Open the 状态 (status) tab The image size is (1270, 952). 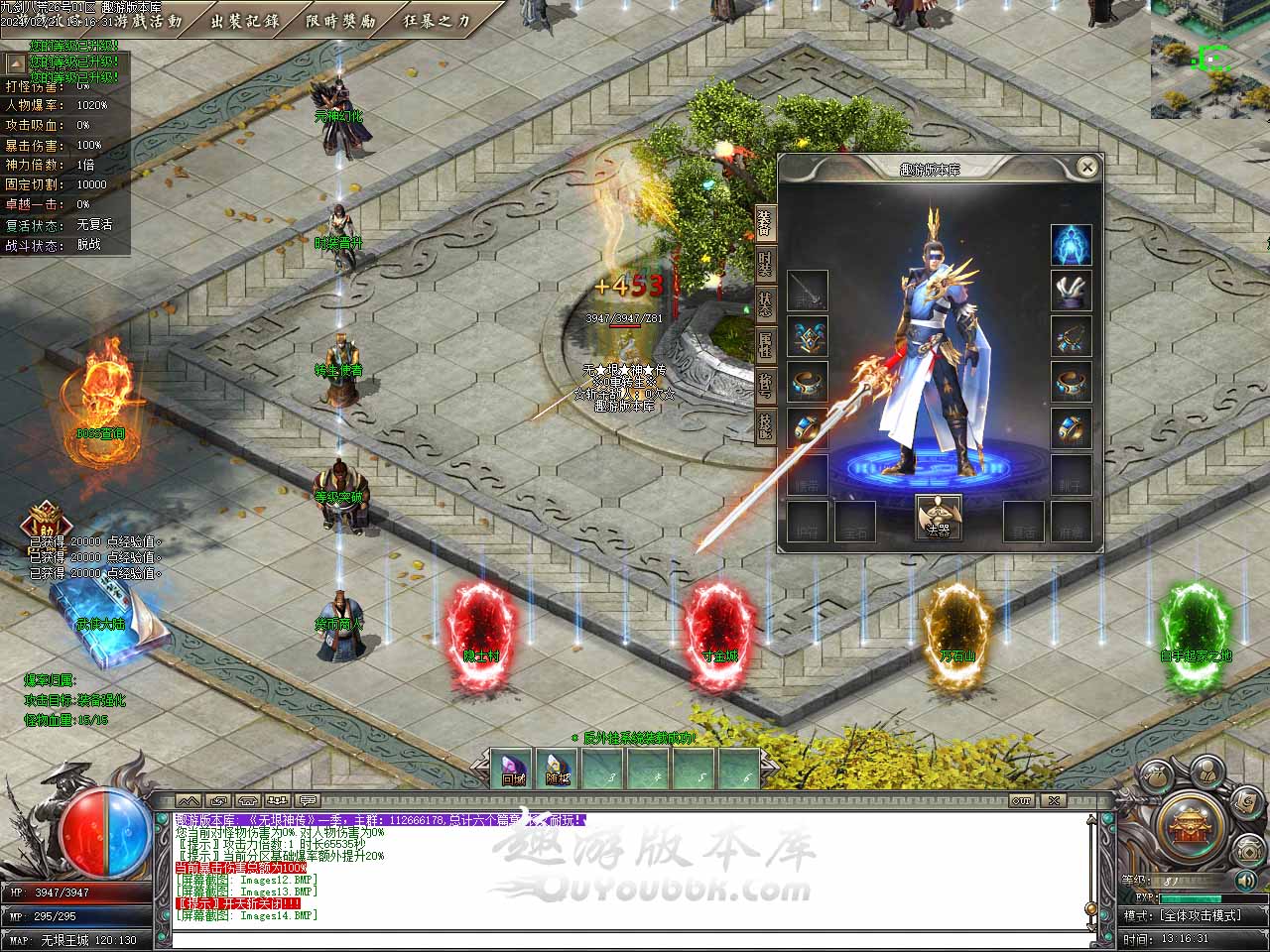click(765, 302)
